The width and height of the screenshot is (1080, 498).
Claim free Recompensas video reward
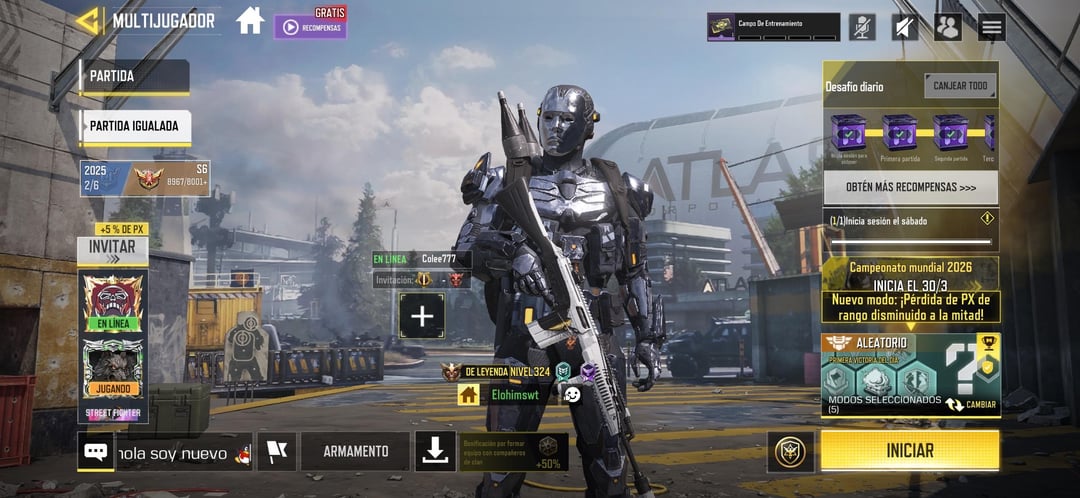[x=310, y=26]
